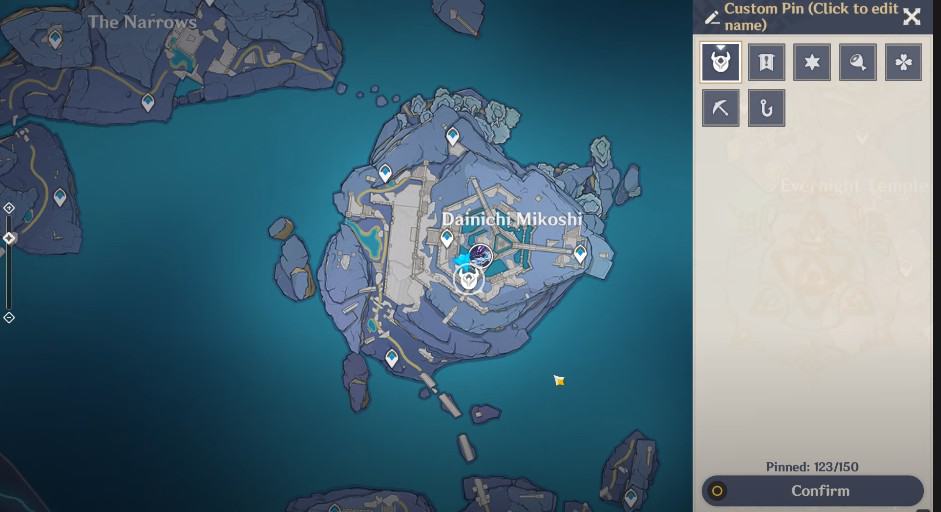Pick the fishing hook pin icon
The image size is (941, 512).
coord(766,108)
